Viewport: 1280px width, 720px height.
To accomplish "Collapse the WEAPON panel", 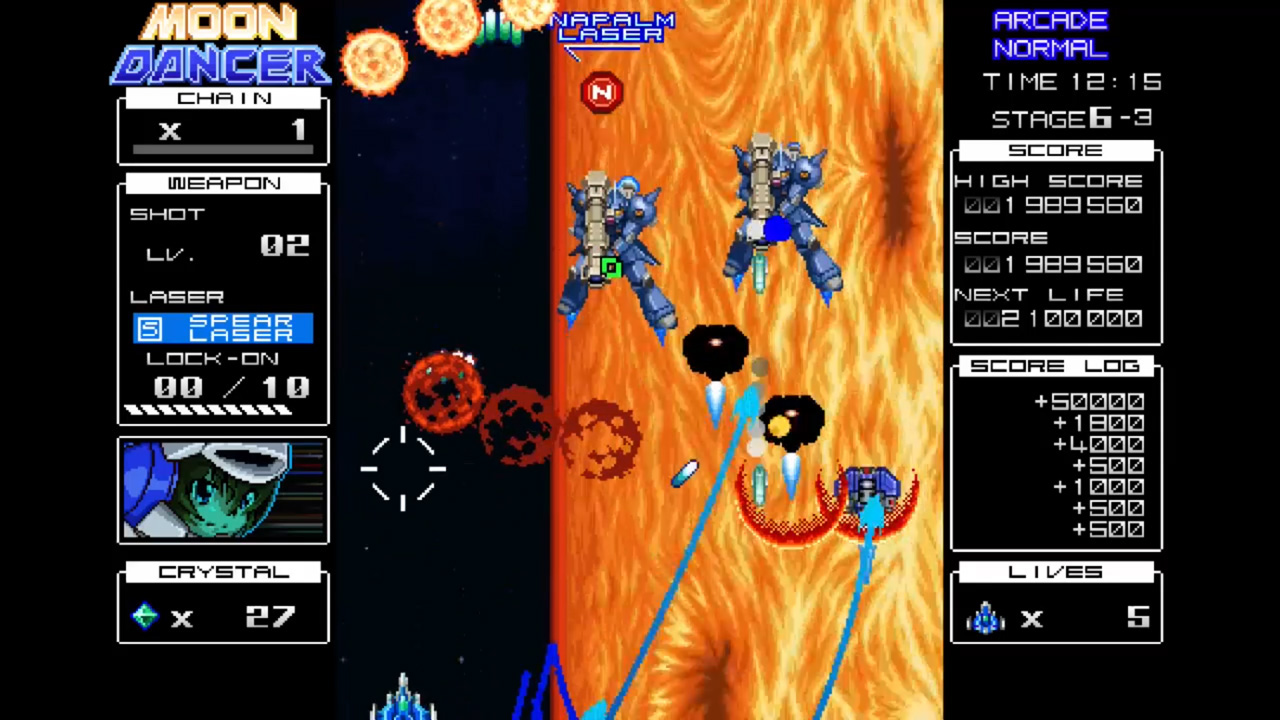I will 222,183.
